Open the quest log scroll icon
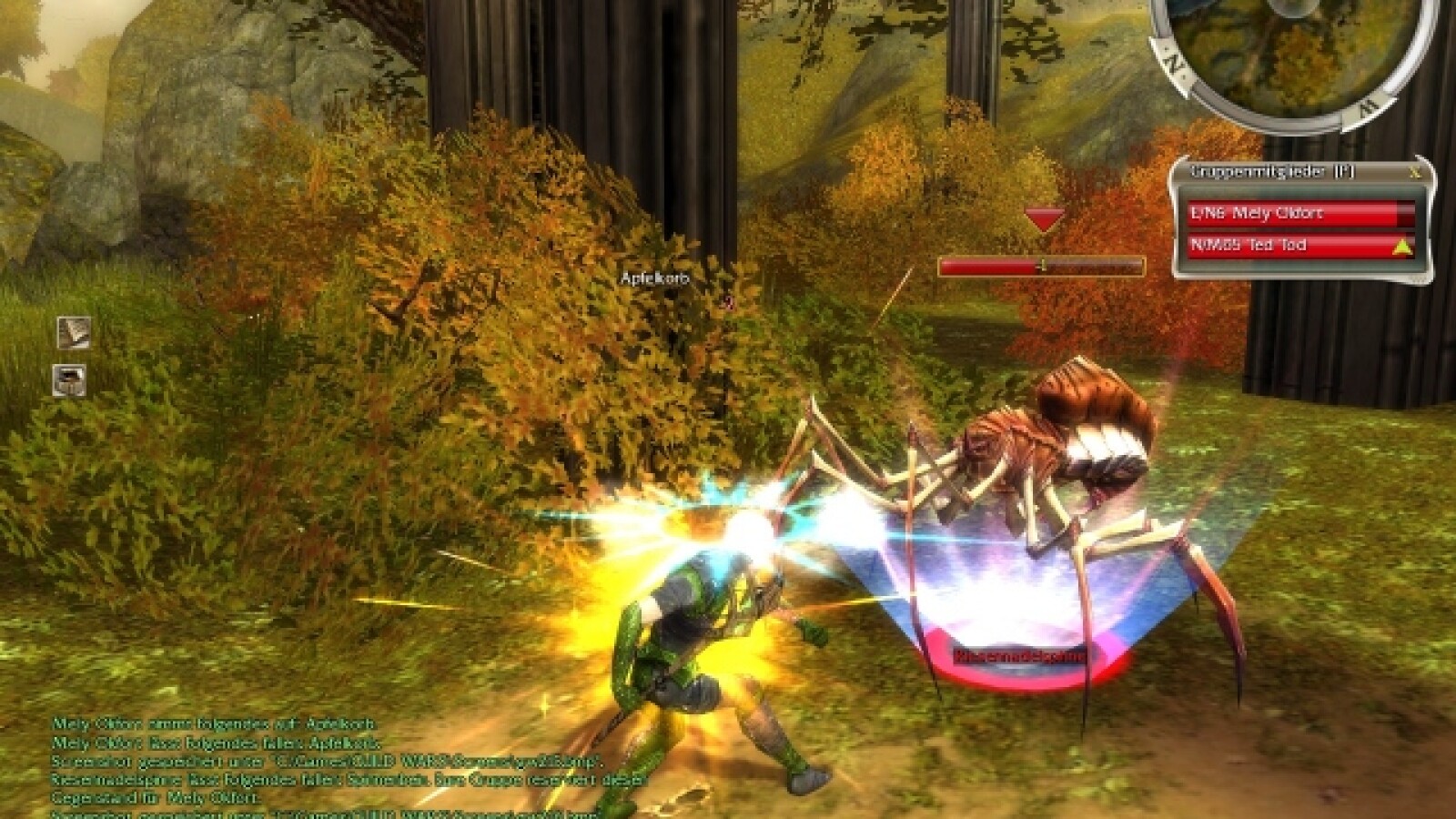Image resolution: width=1456 pixels, height=819 pixels. 75,333
